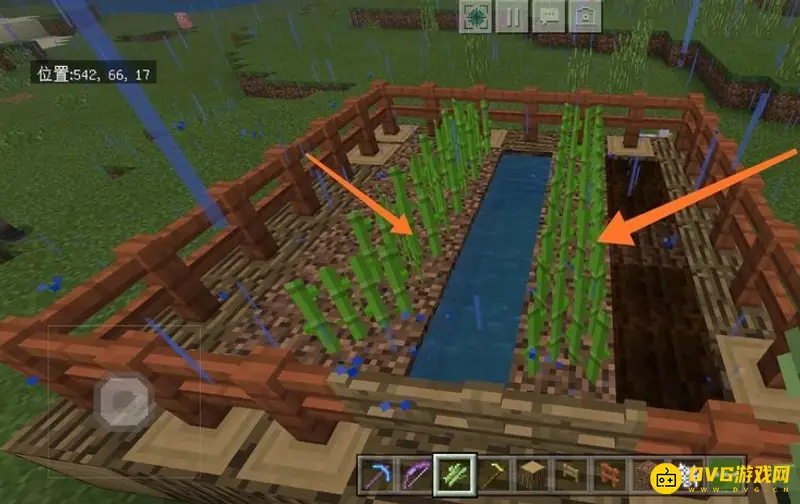The height and width of the screenshot is (504, 800).
Task: Open the chat window
Action: click(549, 17)
